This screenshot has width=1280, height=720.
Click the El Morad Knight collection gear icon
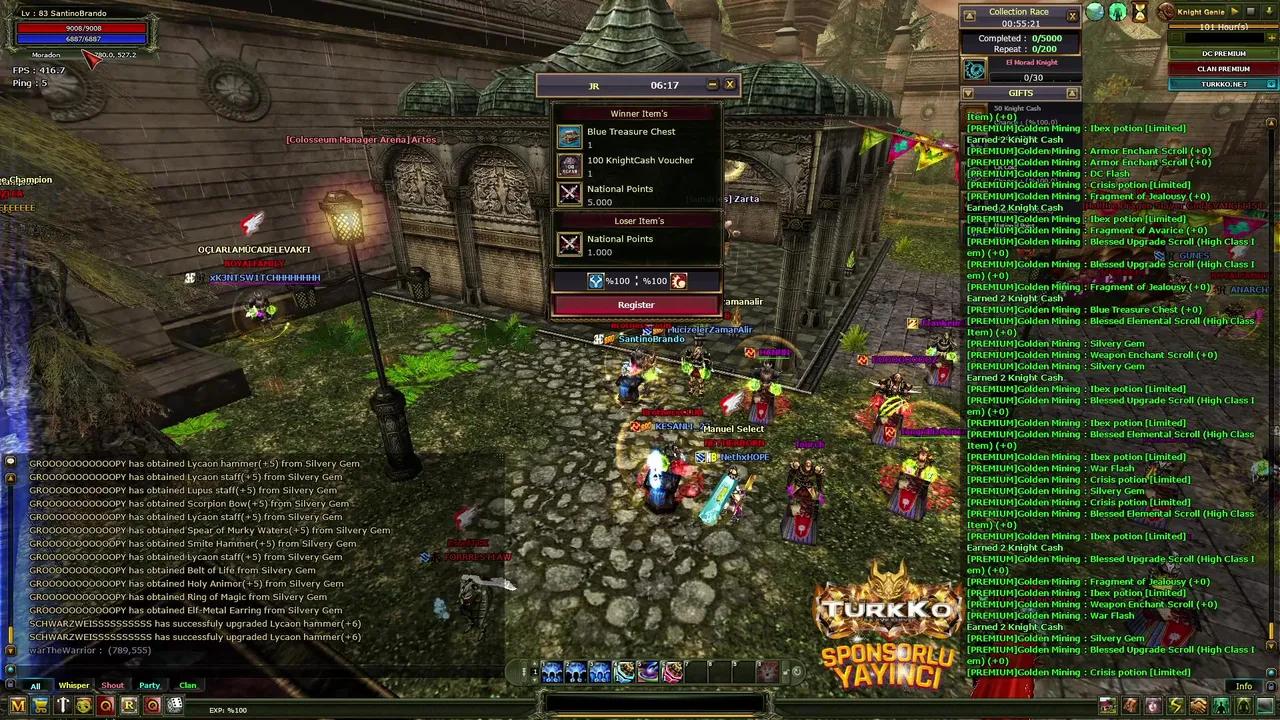[x=973, y=69]
